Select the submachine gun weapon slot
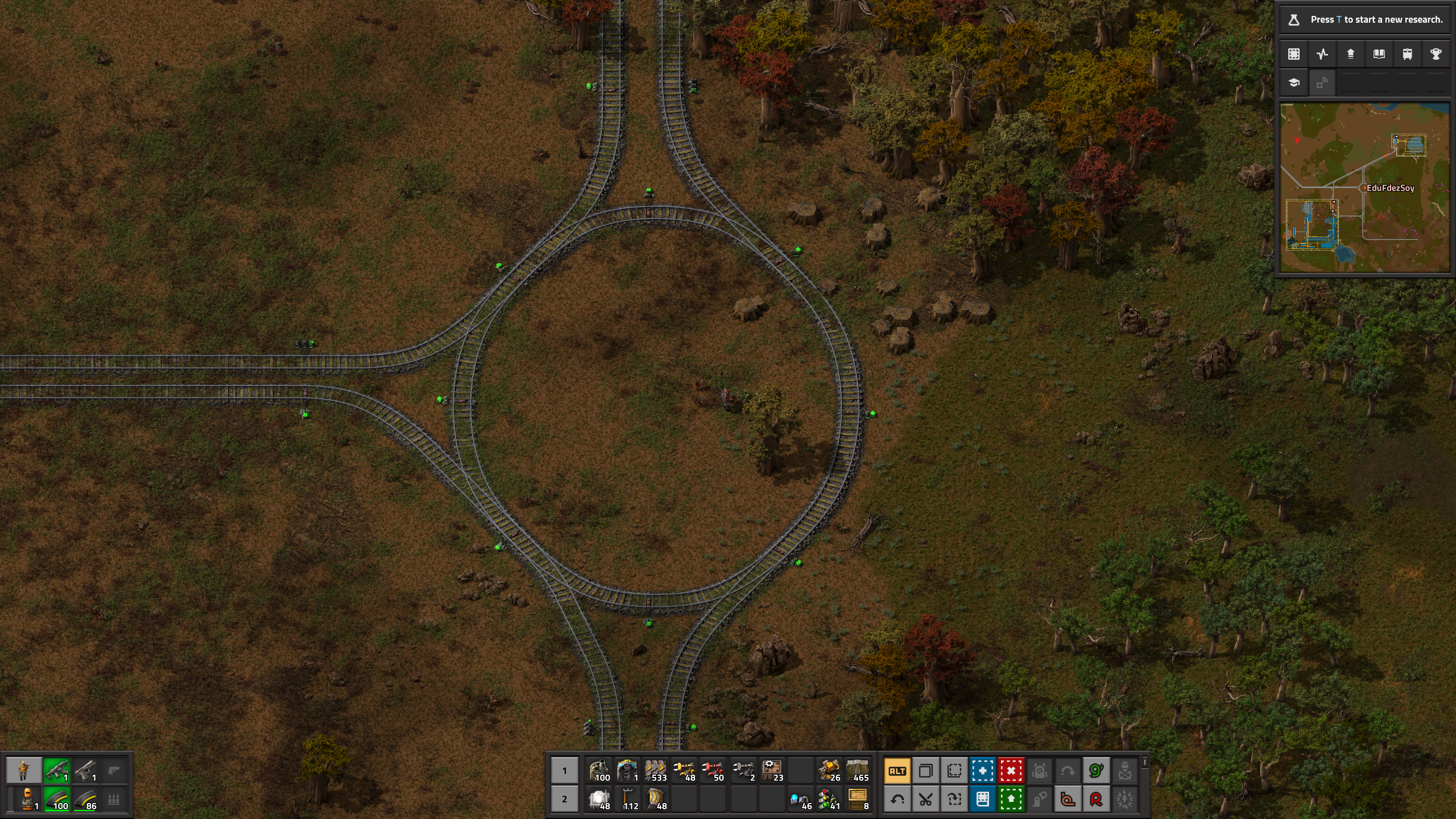This screenshot has width=1456, height=819. [56, 771]
